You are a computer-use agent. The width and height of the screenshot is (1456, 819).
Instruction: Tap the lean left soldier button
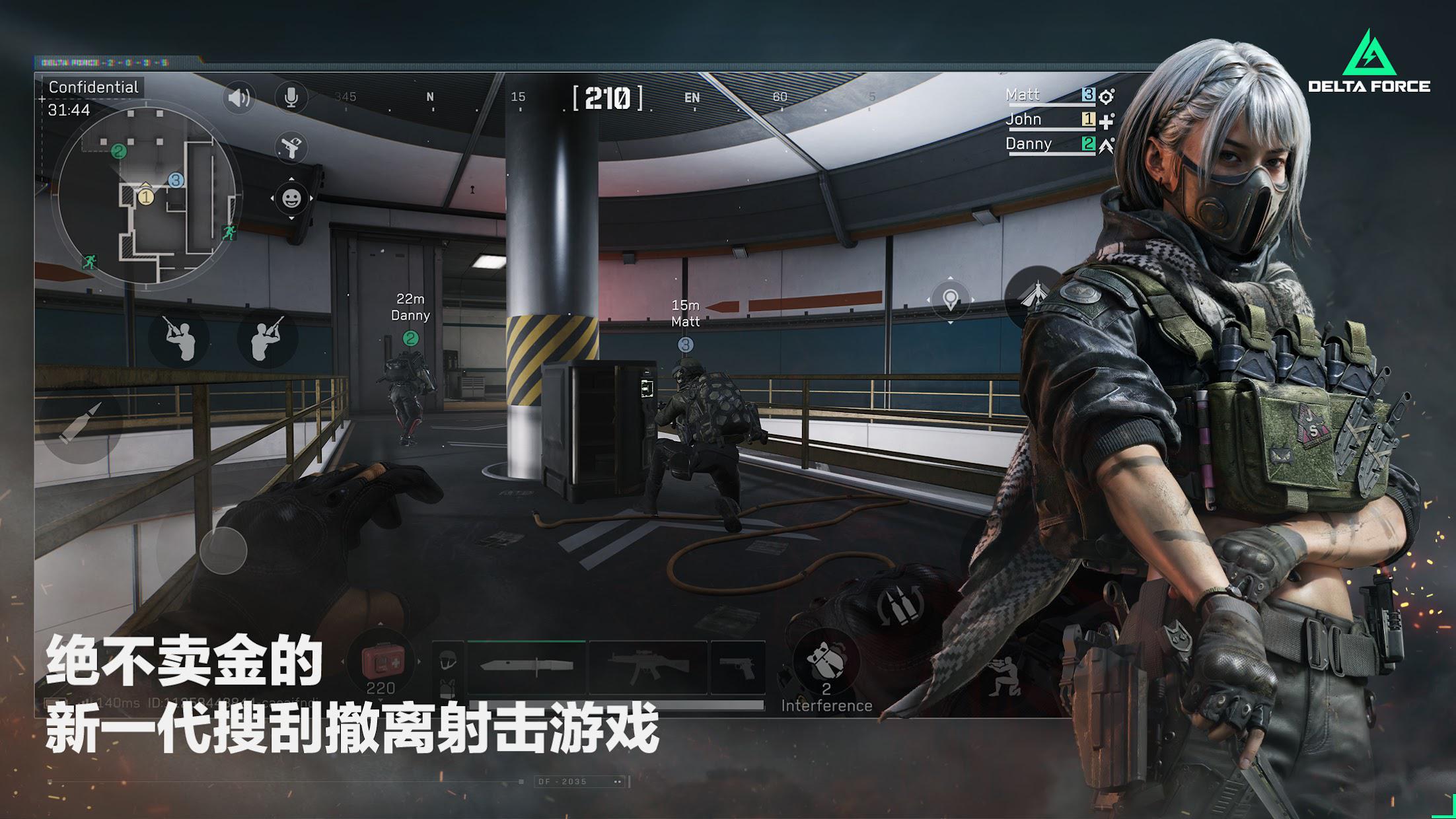pos(180,339)
